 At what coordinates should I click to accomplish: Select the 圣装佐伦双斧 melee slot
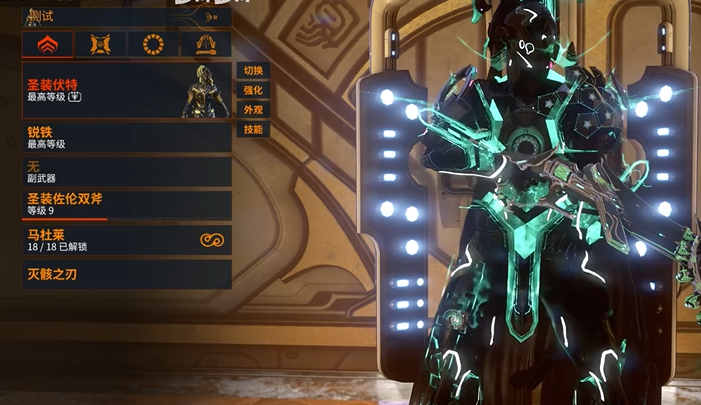click(126, 205)
